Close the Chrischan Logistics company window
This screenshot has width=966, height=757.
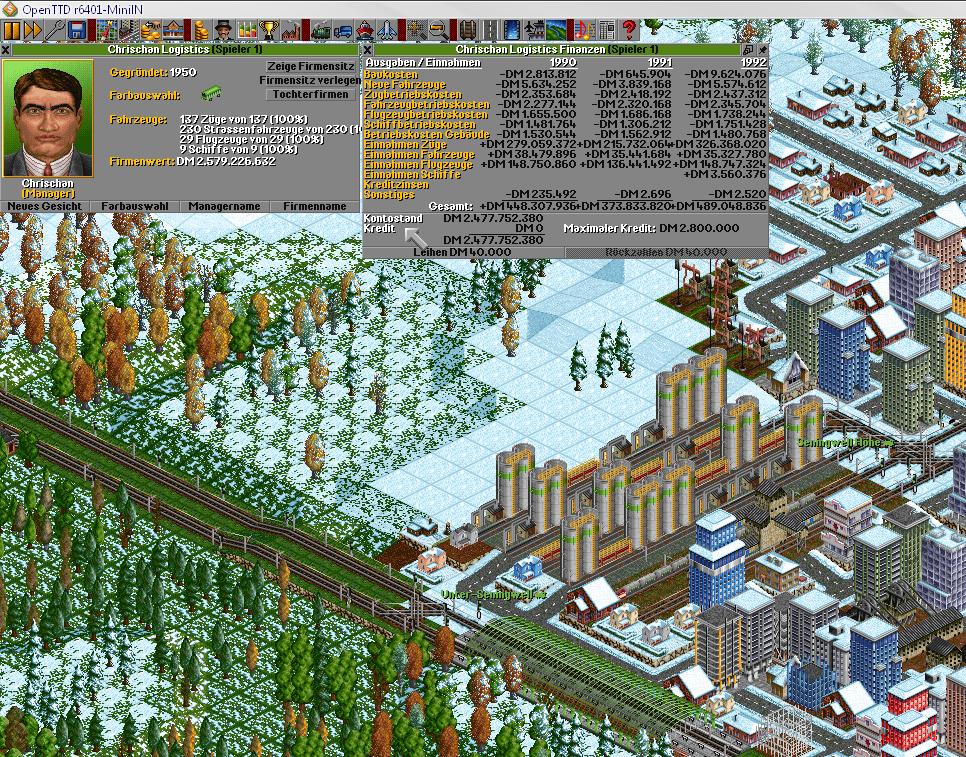coord(6,48)
